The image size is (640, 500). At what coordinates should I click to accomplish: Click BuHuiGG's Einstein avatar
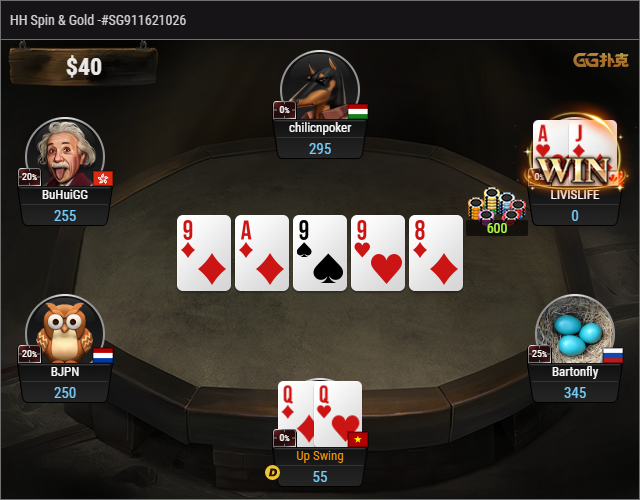pyautogui.click(x=65, y=155)
